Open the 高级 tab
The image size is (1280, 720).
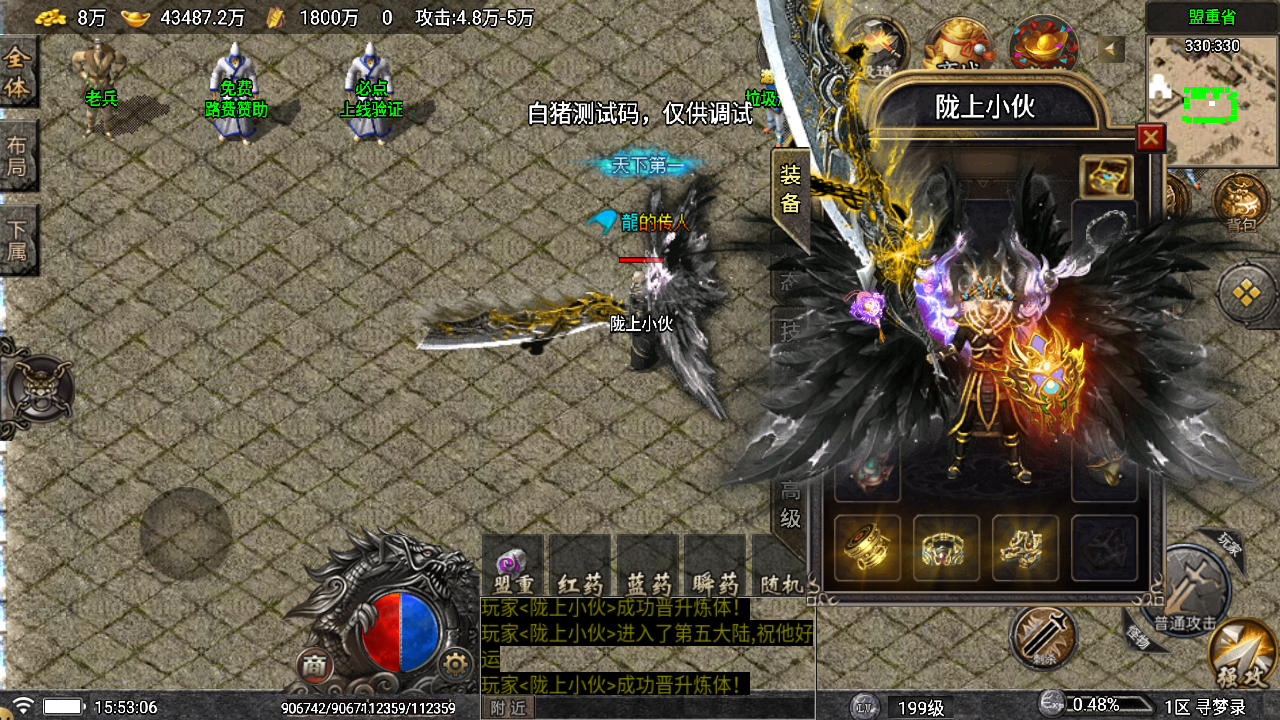790,505
